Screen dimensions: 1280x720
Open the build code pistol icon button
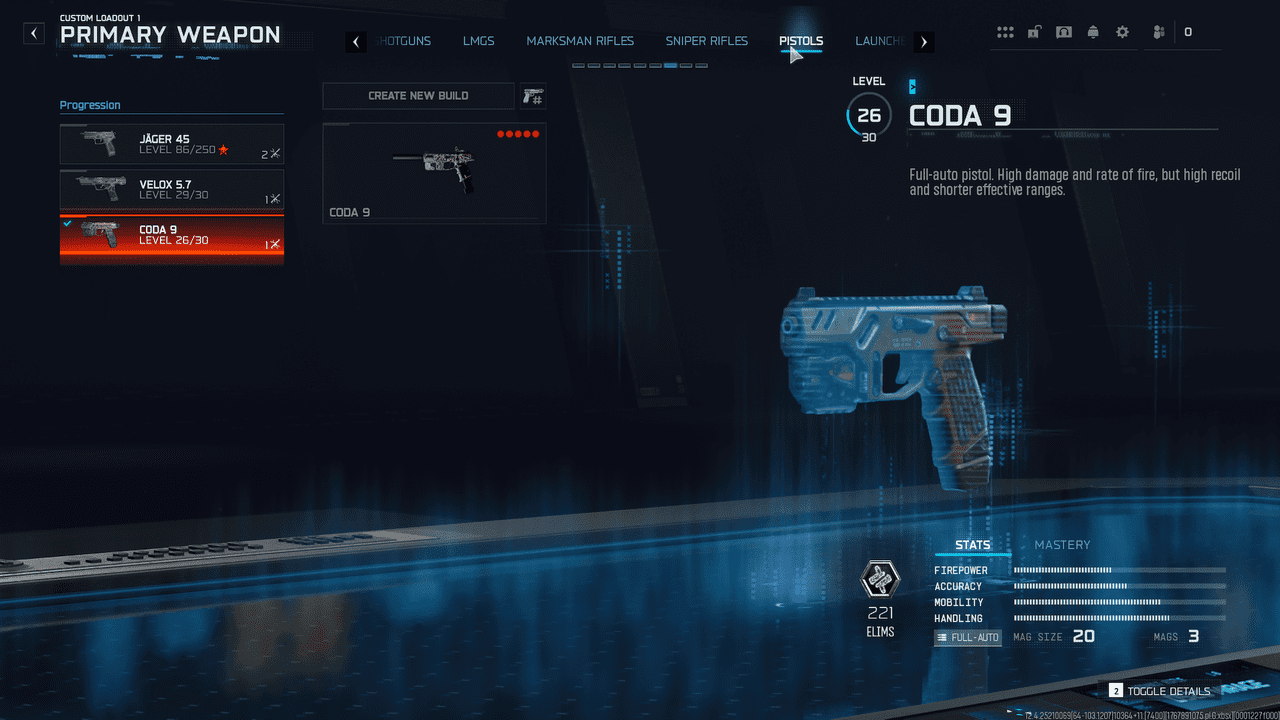coord(533,96)
